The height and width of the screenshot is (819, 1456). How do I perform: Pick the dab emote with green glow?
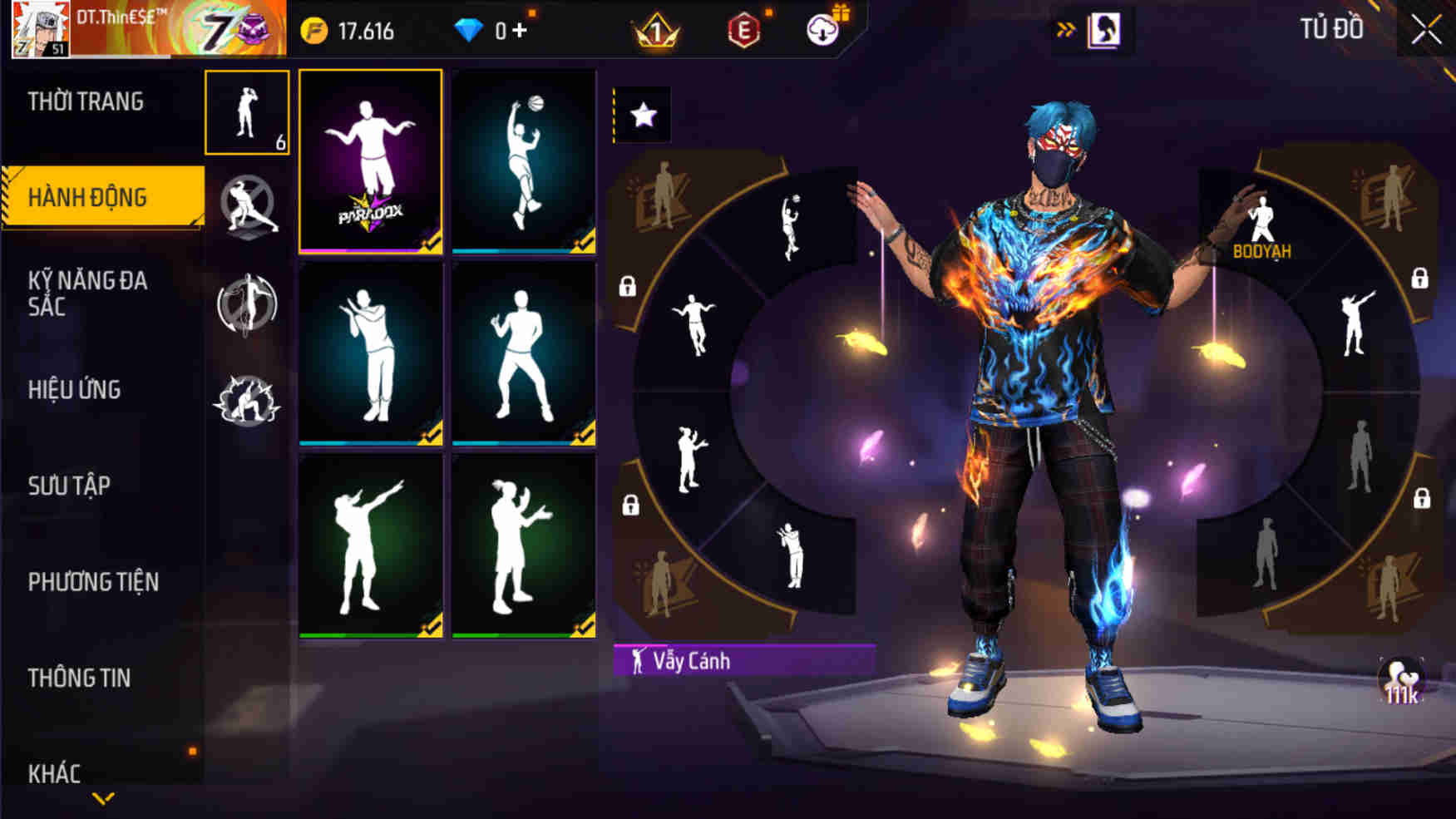tap(370, 545)
